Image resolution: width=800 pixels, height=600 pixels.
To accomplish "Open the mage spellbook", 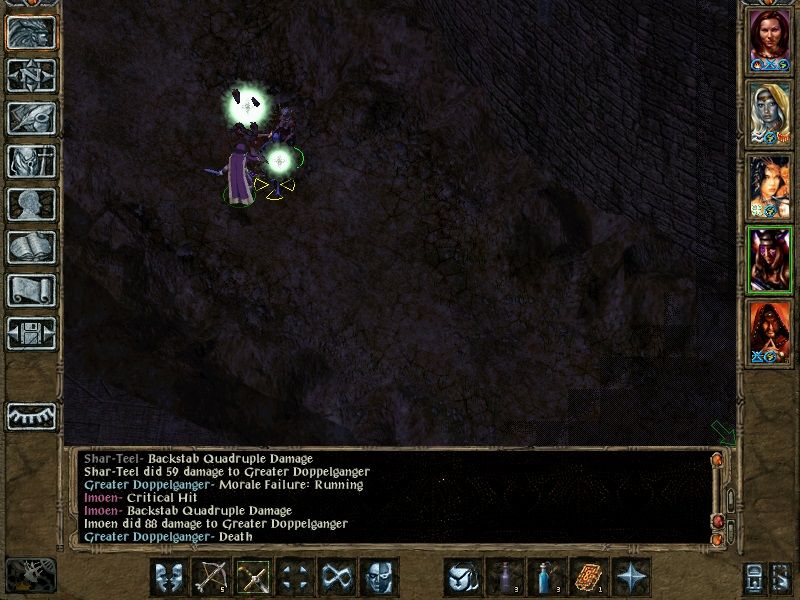I will click(x=31, y=247).
